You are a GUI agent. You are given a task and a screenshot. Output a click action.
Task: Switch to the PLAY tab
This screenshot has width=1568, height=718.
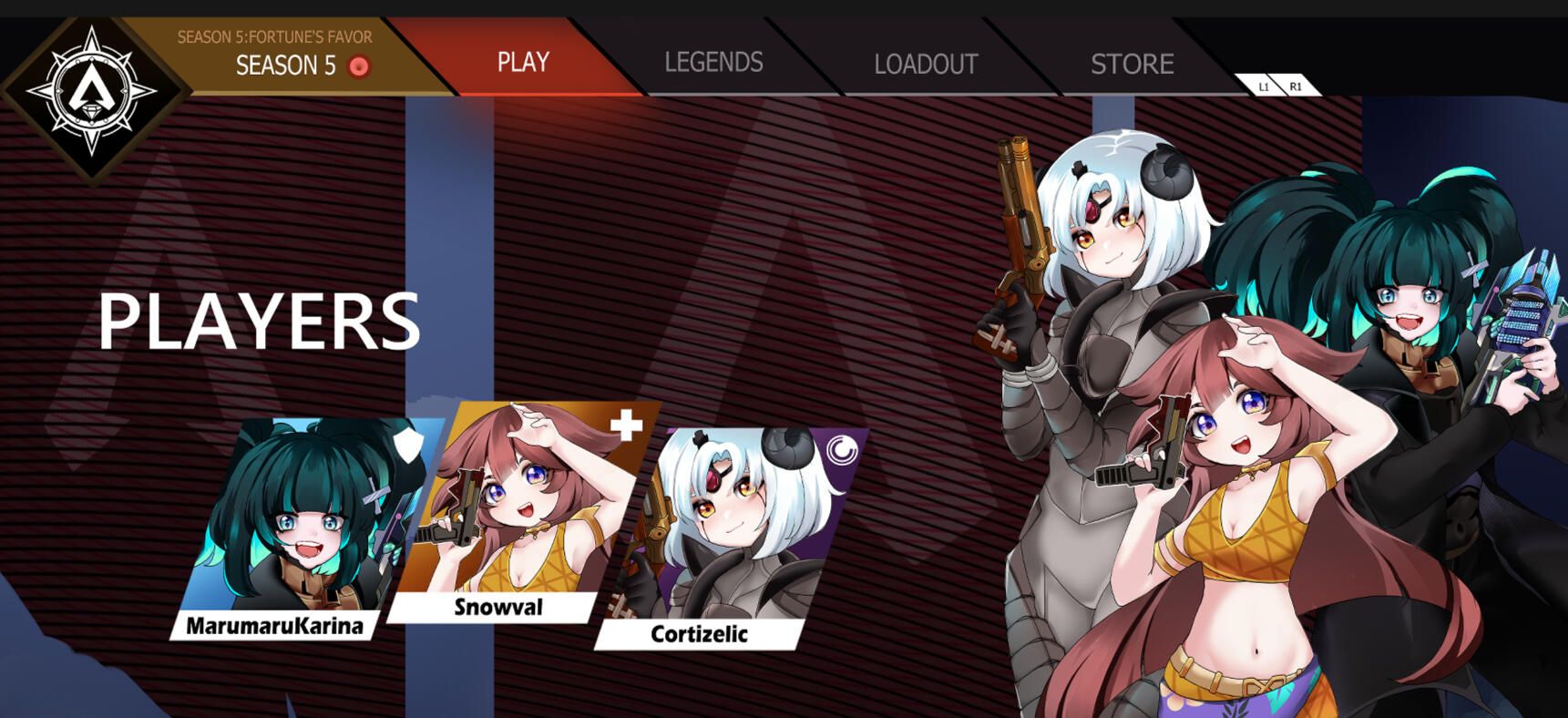pyautogui.click(x=523, y=62)
